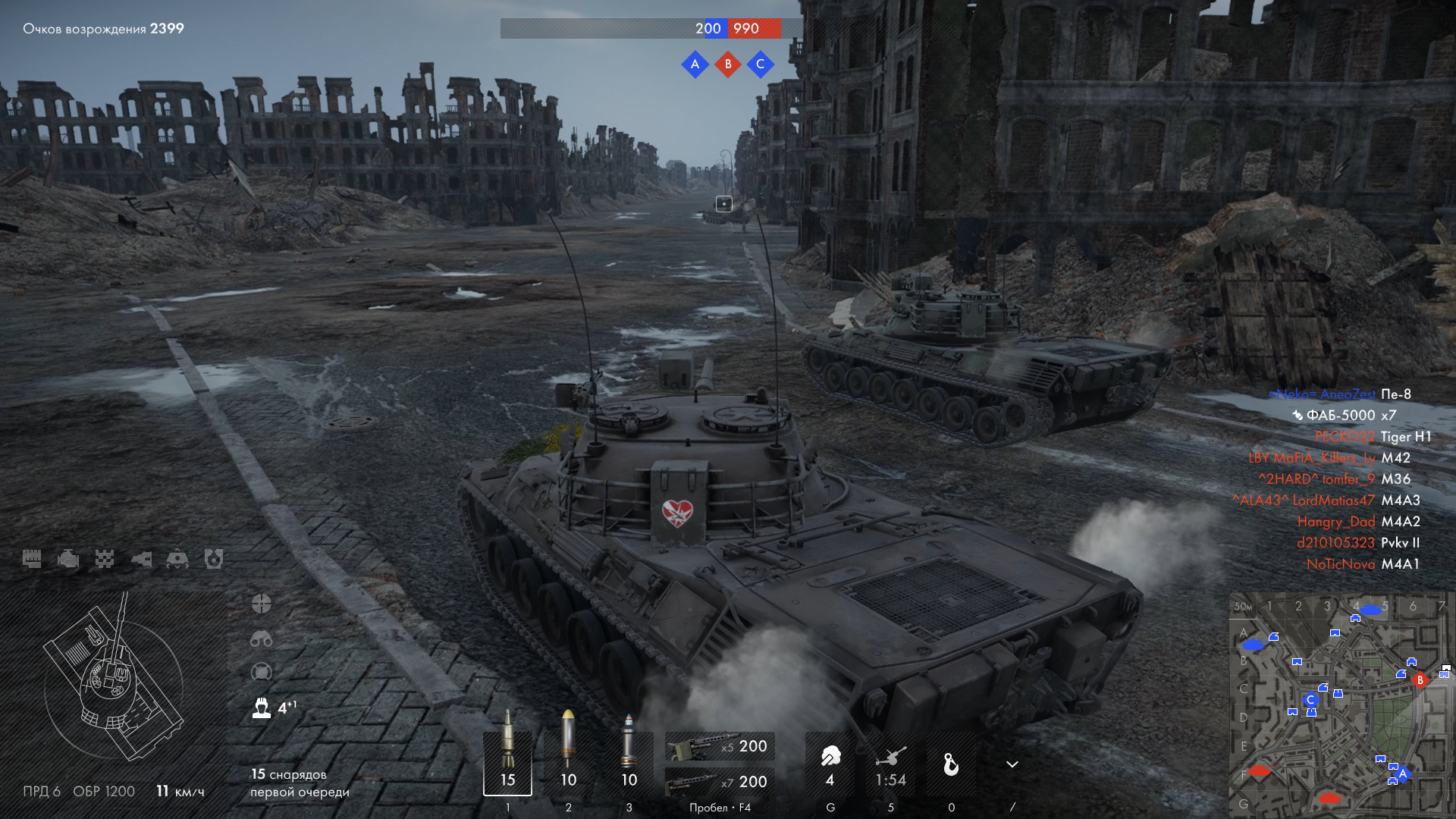Select point B marker on the minimap
Screen dimensions: 1456x819
1420,680
